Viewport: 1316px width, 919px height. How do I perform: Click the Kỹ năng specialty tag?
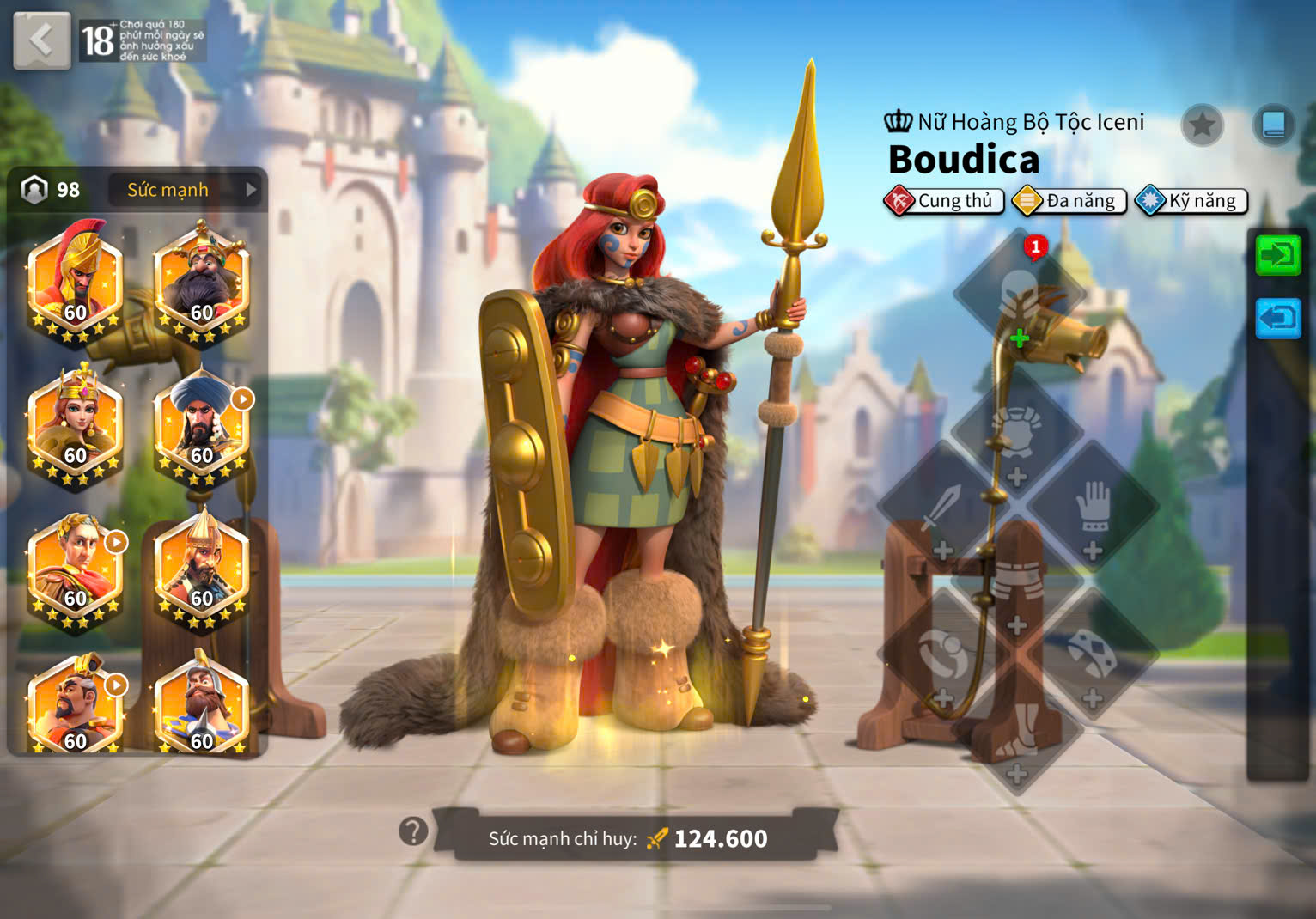click(x=1191, y=201)
